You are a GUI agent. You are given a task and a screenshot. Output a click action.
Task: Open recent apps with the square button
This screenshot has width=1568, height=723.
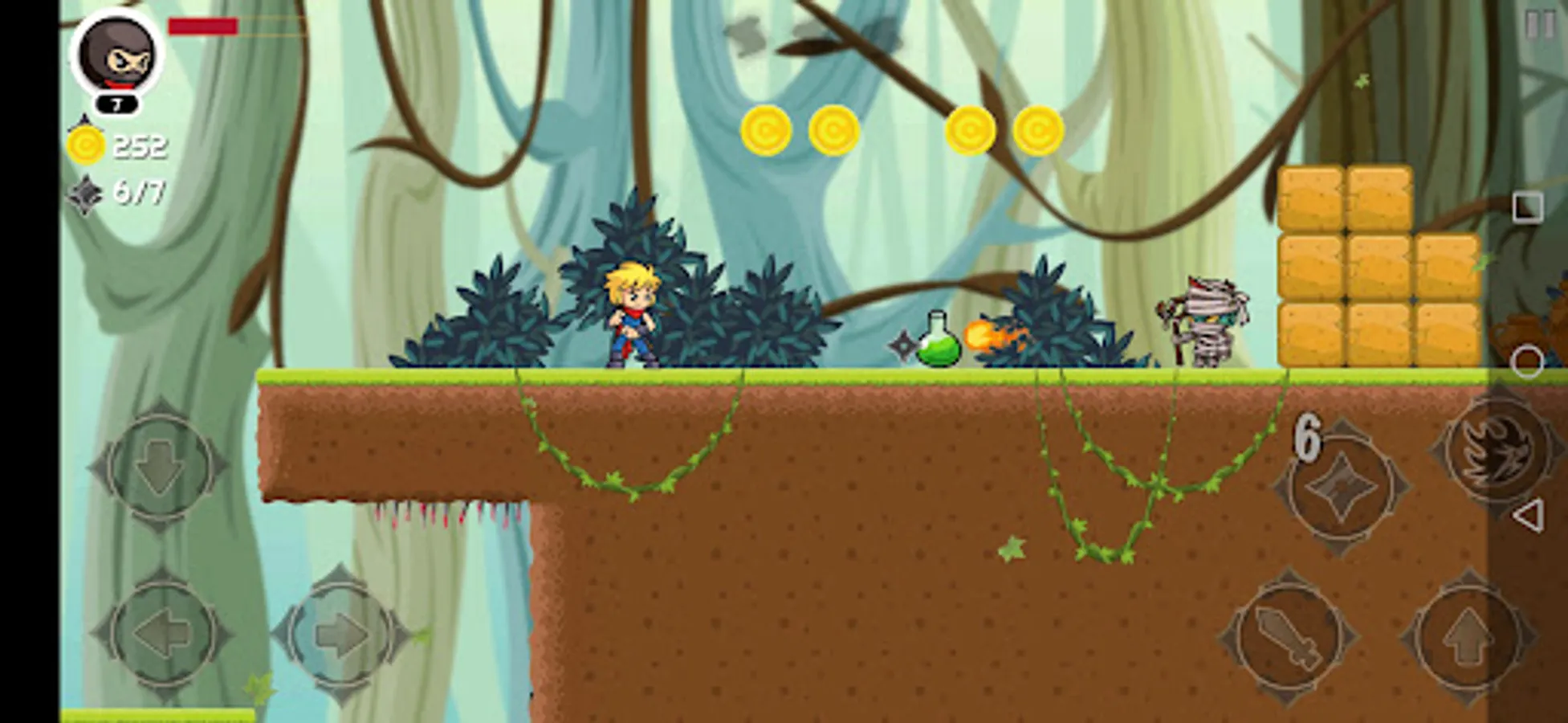1526,206
